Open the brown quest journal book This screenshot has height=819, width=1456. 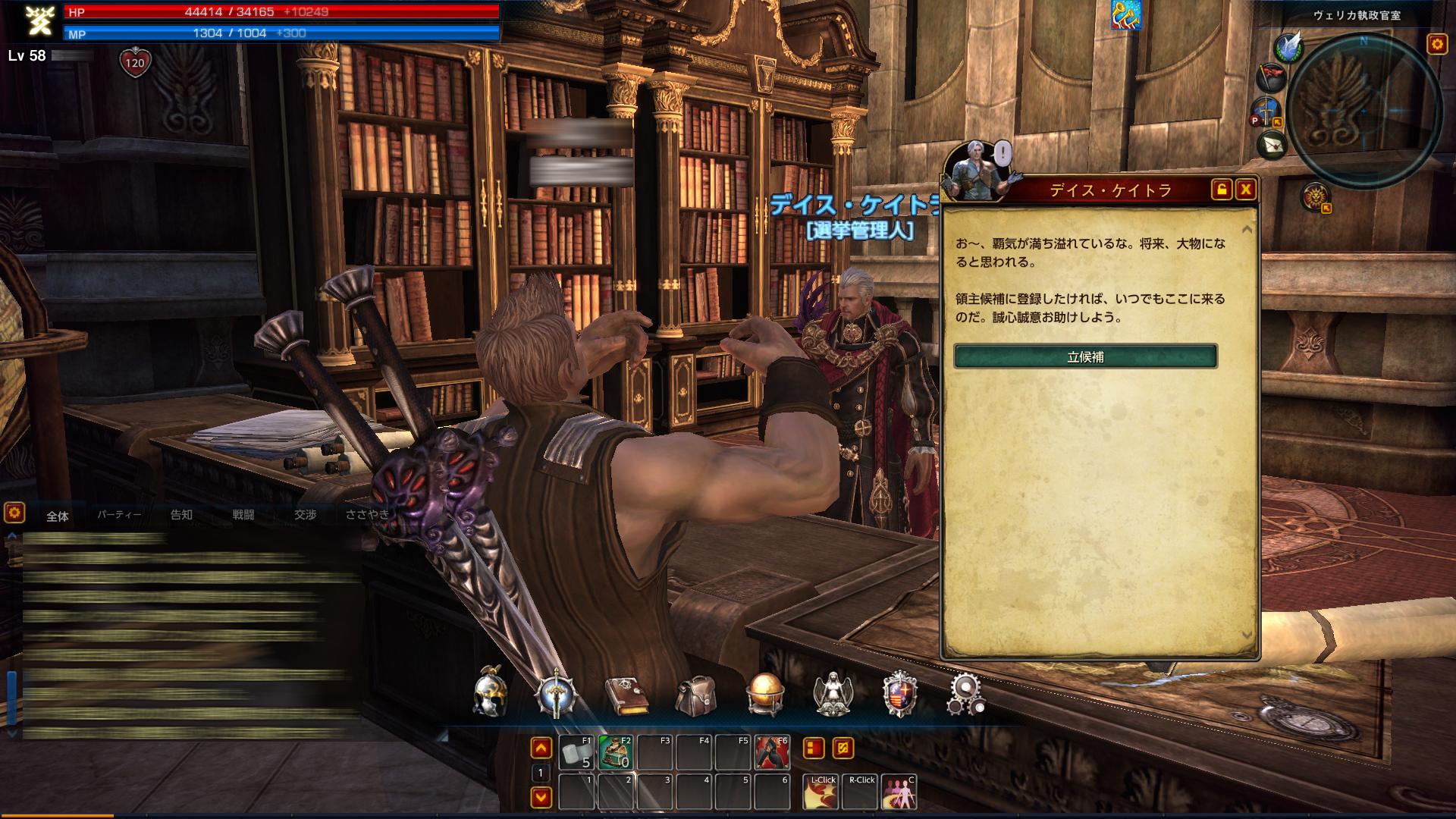[x=626, y=695]
